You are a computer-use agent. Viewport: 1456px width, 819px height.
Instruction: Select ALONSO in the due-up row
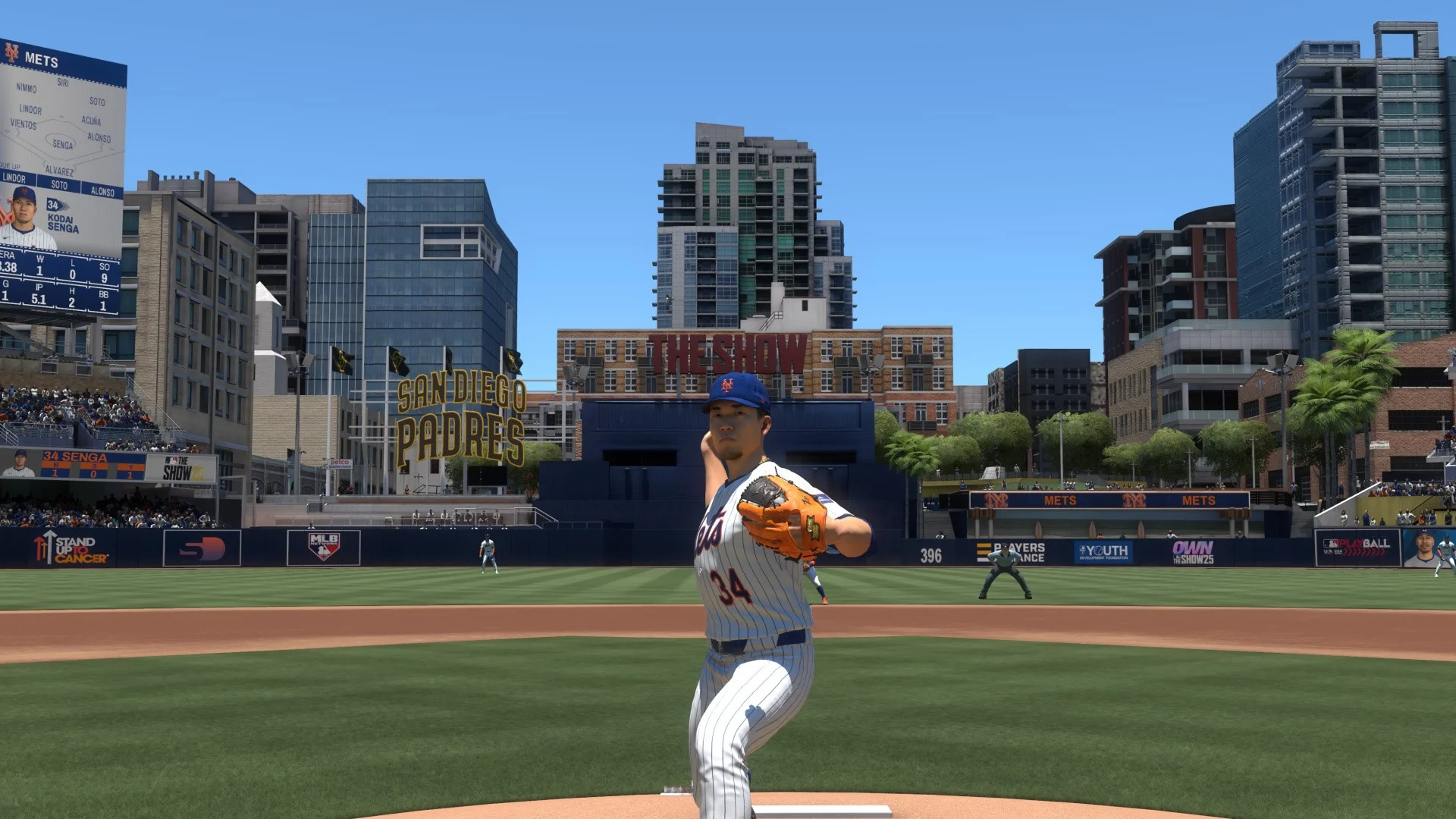point(102,191)
